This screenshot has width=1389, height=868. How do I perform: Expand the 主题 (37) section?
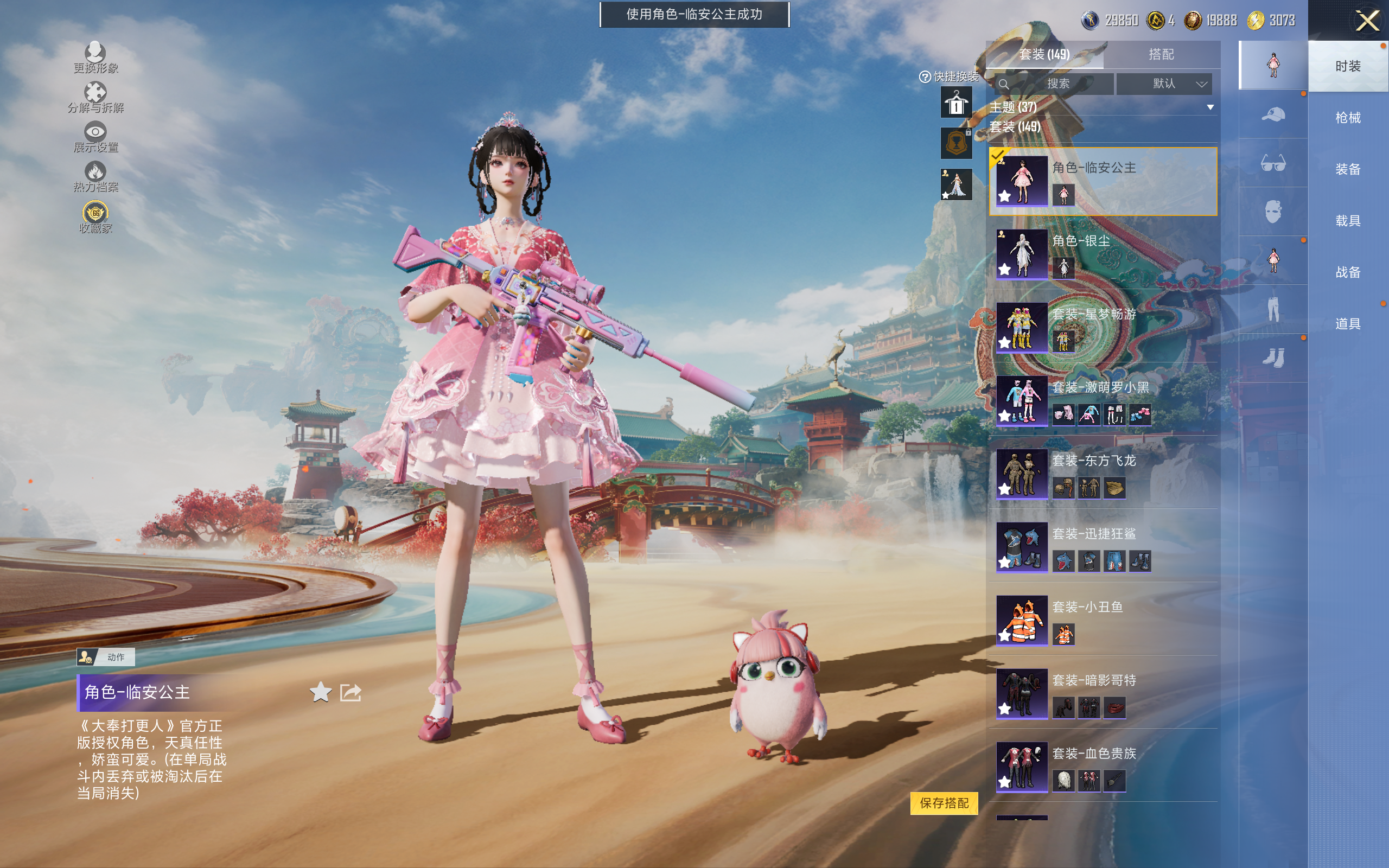(x=1210, y=107)
